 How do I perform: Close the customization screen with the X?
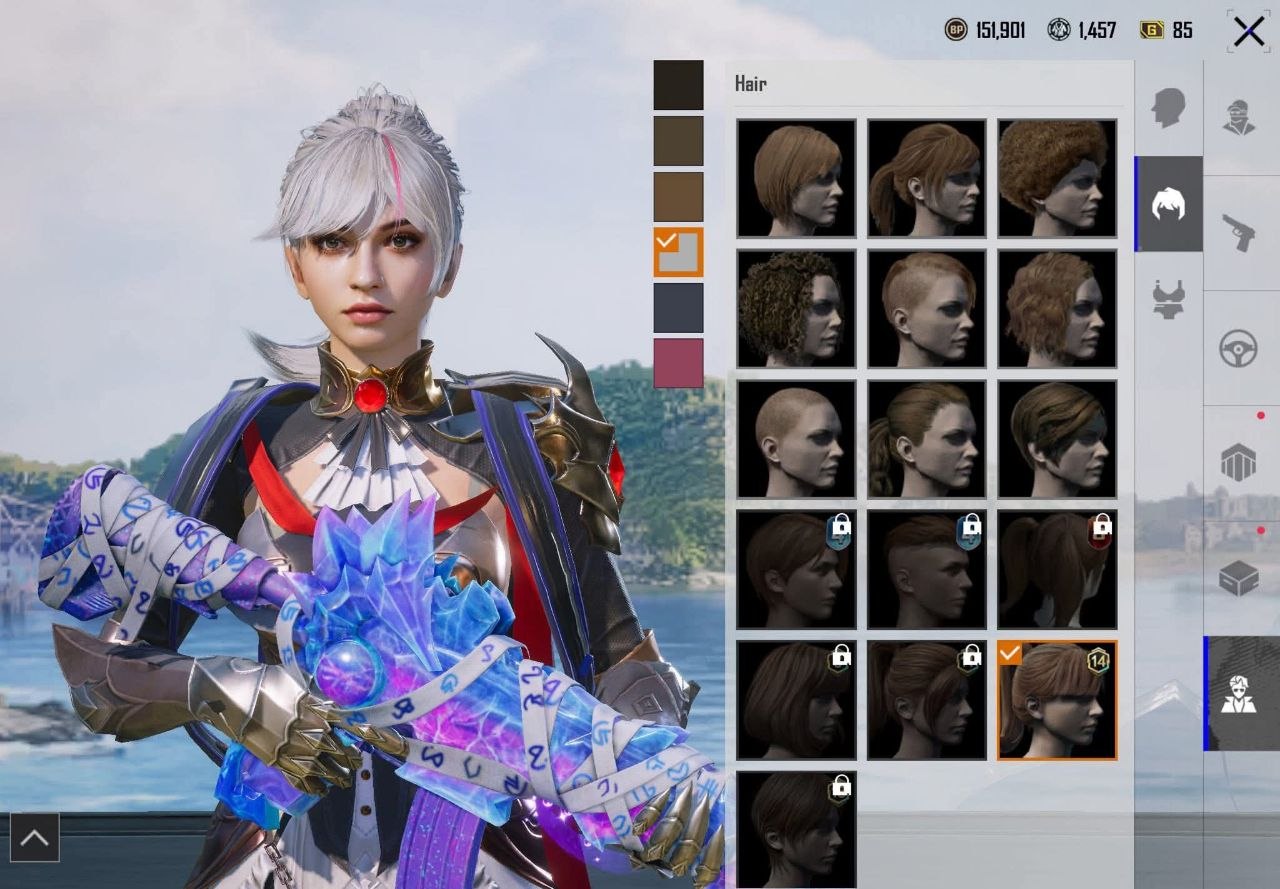click(1249, 32)
